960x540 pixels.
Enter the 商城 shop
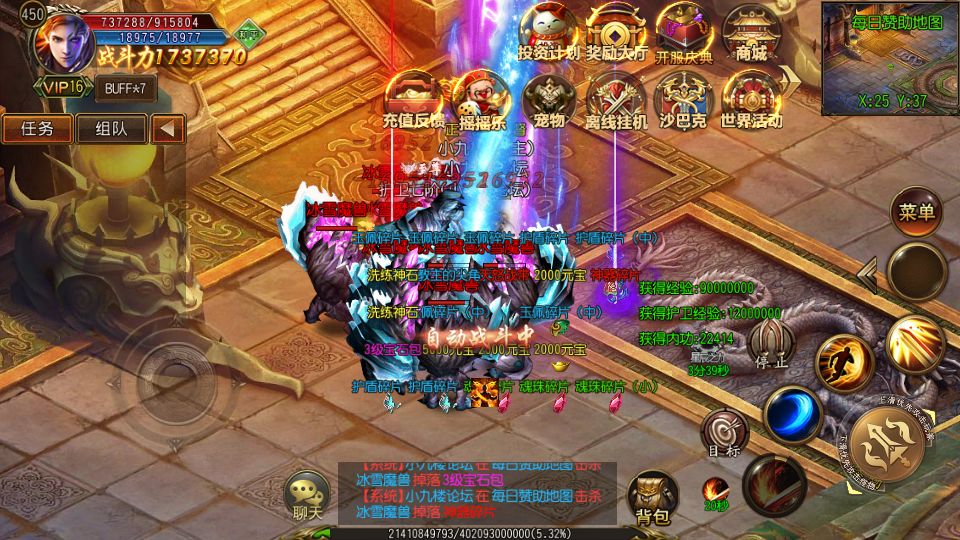click(x=750, y=32)
